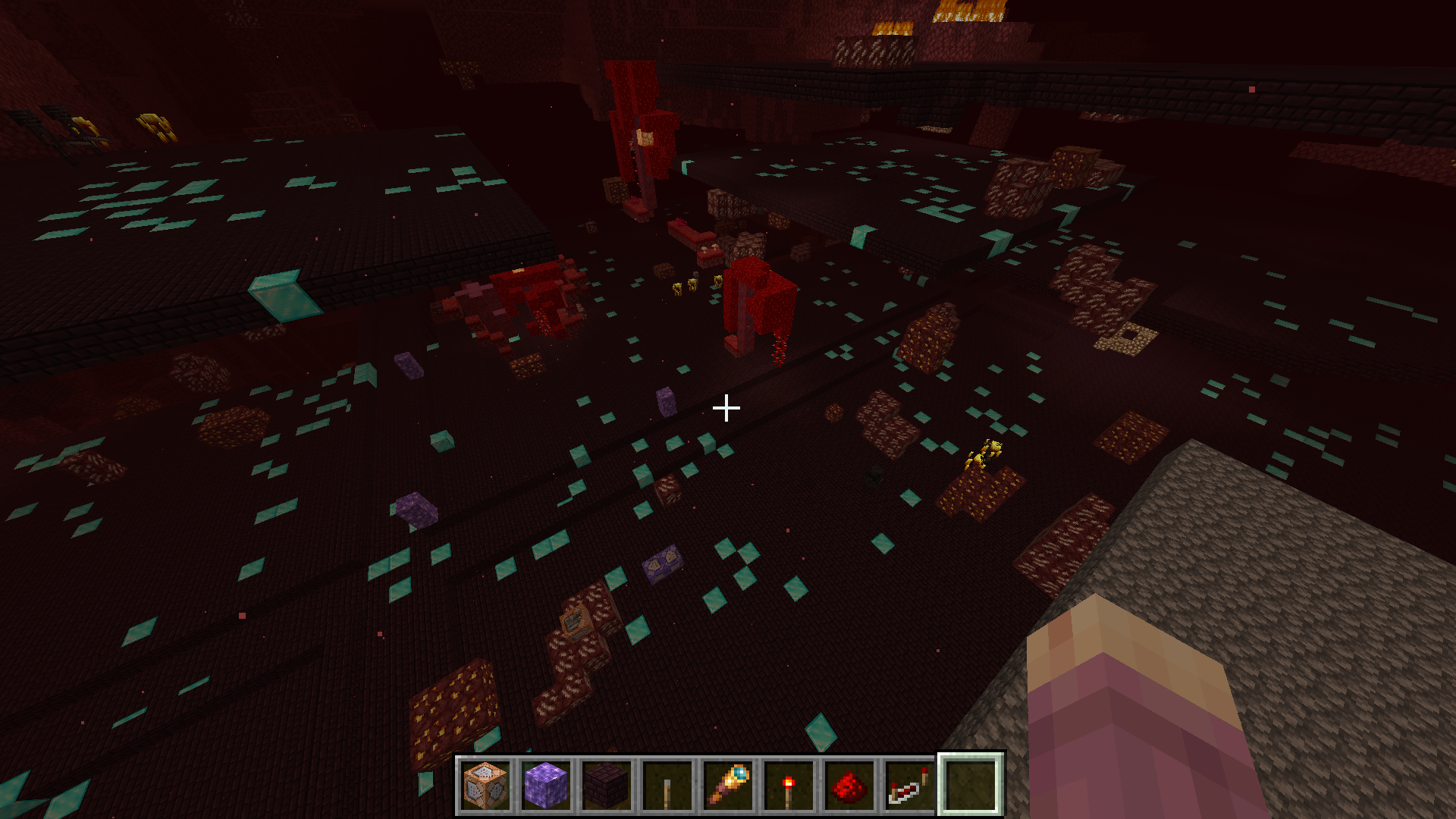Select the lever hotbar slot
1456x819 pixels.
click(x=667, y=785)
